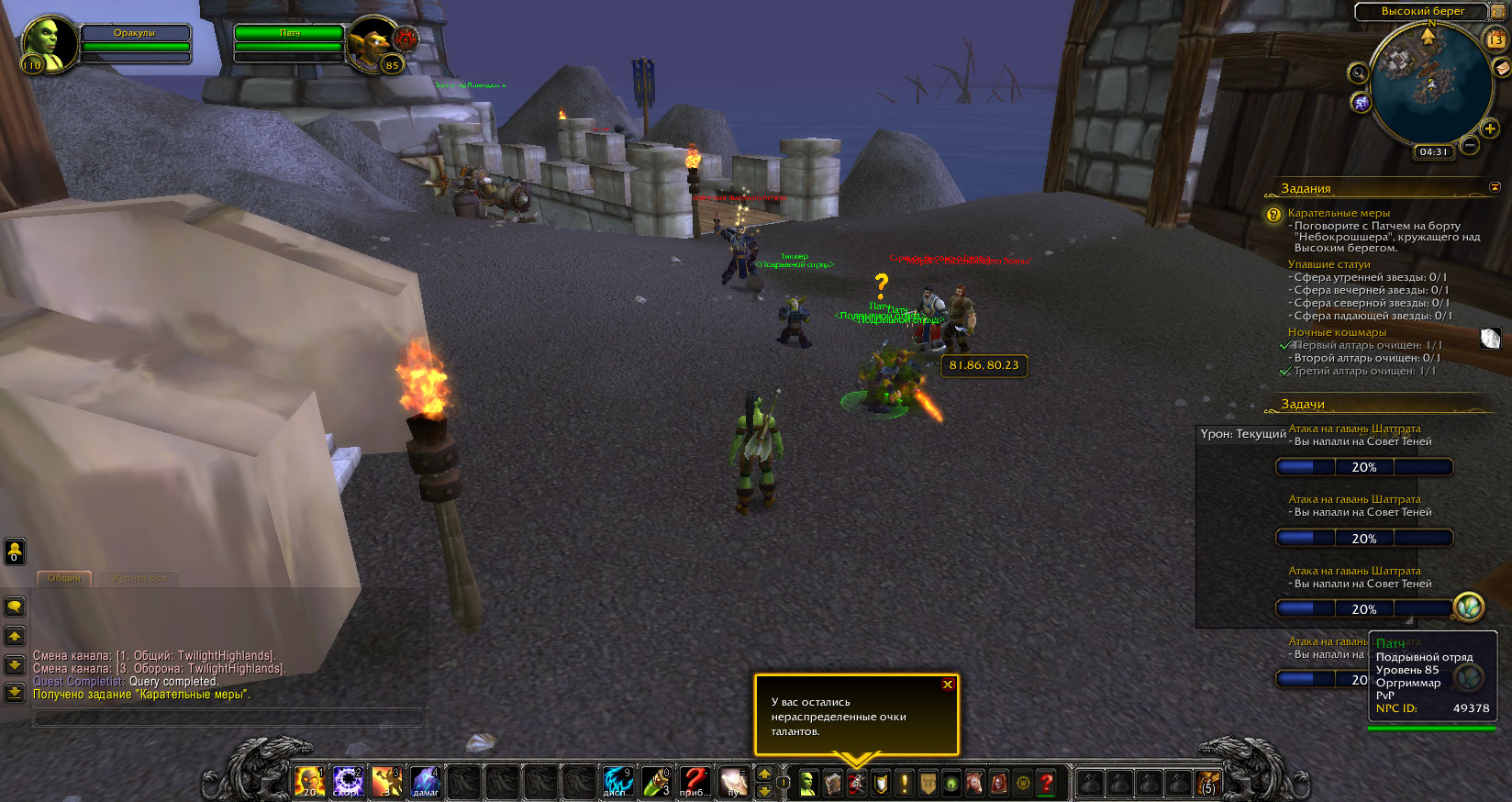
Task: Zoom in the minimap with plus button
Action: coord(1490,128)
